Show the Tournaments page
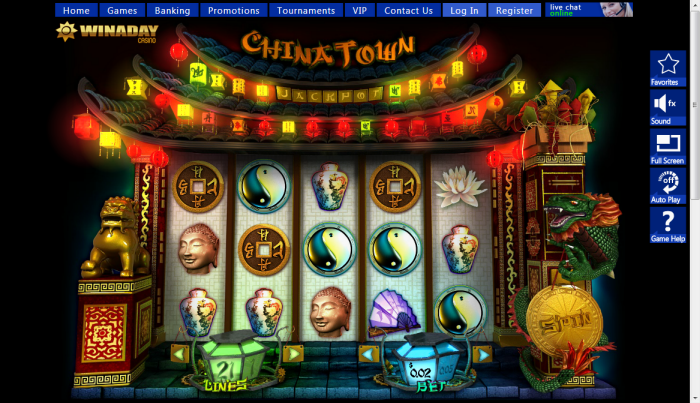 pyautogui.click(x=306, y=11)
